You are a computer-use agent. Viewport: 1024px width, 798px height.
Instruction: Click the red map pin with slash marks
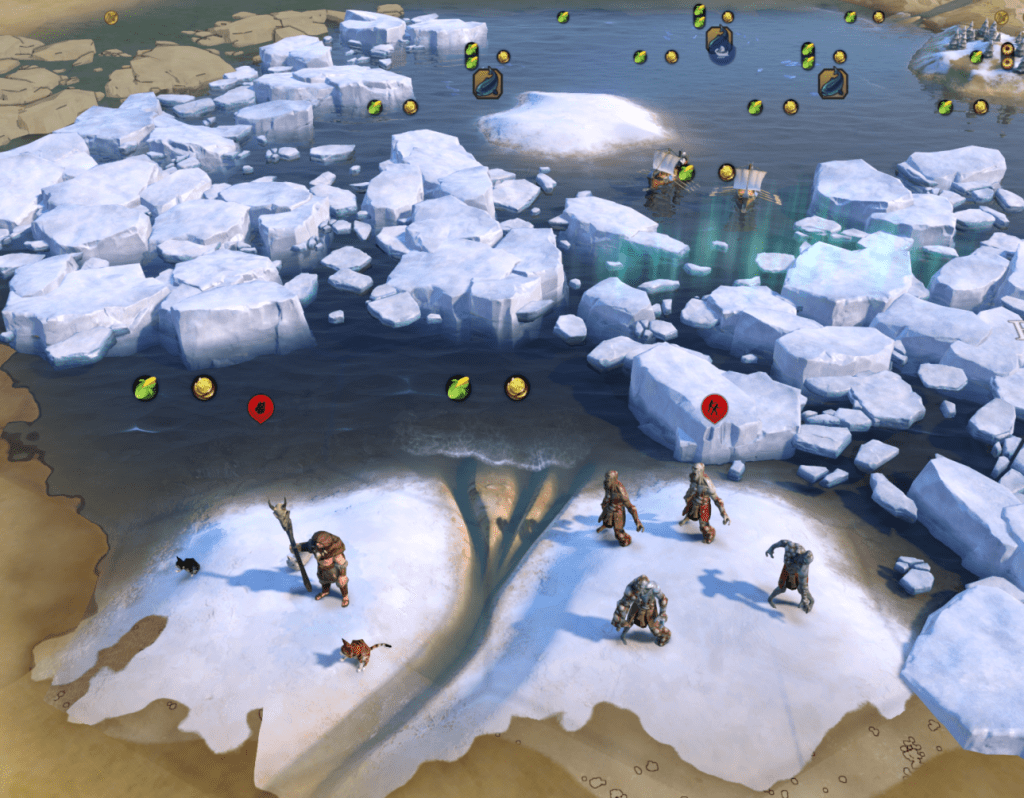point(714,407)
